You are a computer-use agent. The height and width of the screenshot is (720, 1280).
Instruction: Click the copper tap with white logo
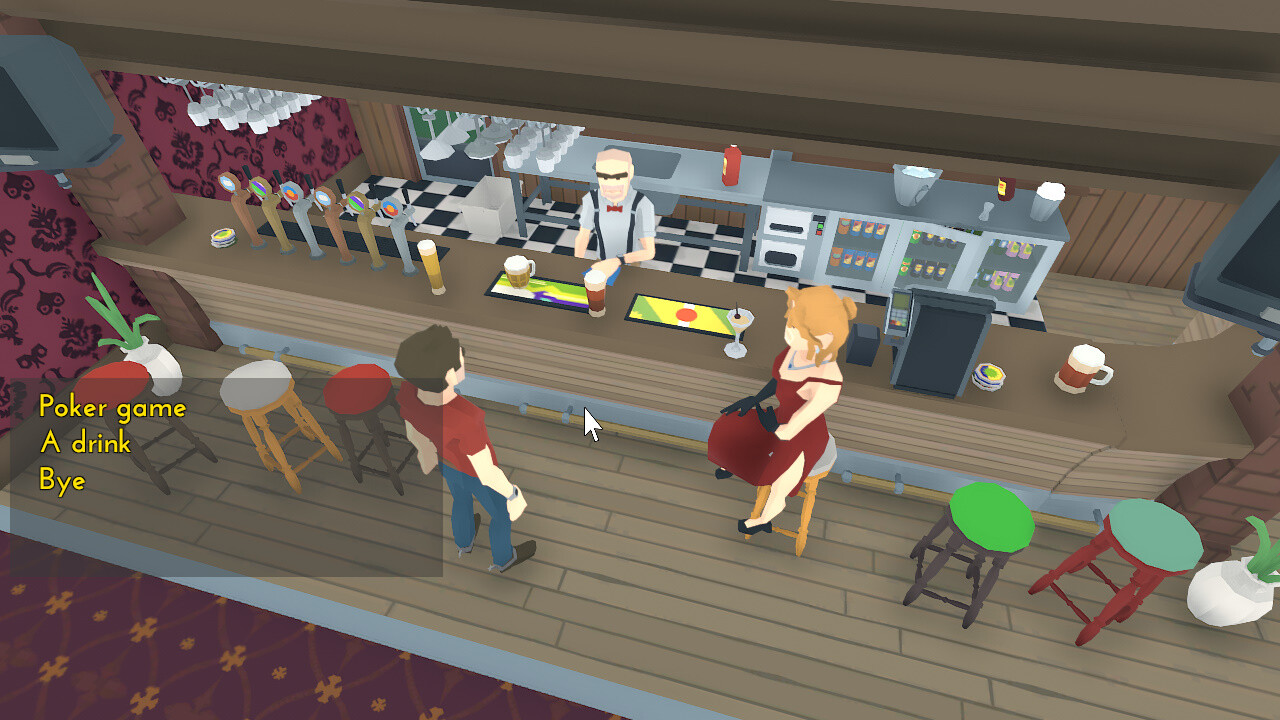325,200
